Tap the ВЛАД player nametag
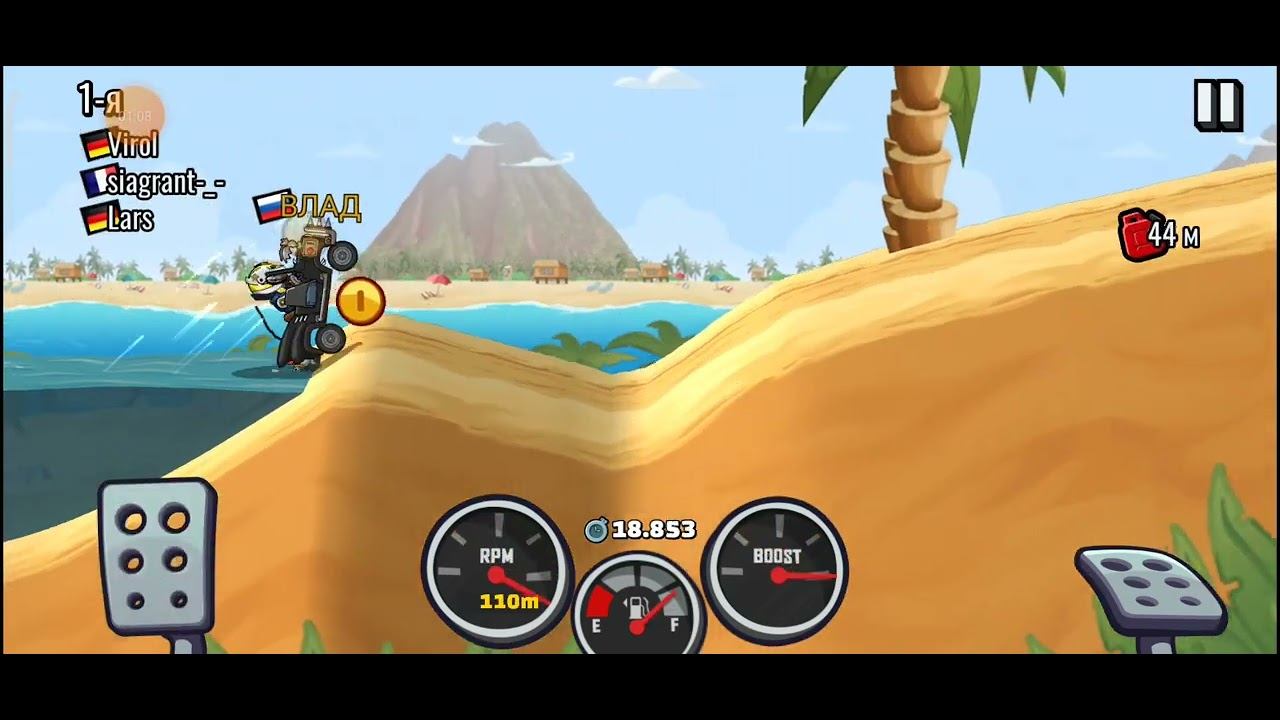The height and width of the screenshot is (720, 1280). 320,208
